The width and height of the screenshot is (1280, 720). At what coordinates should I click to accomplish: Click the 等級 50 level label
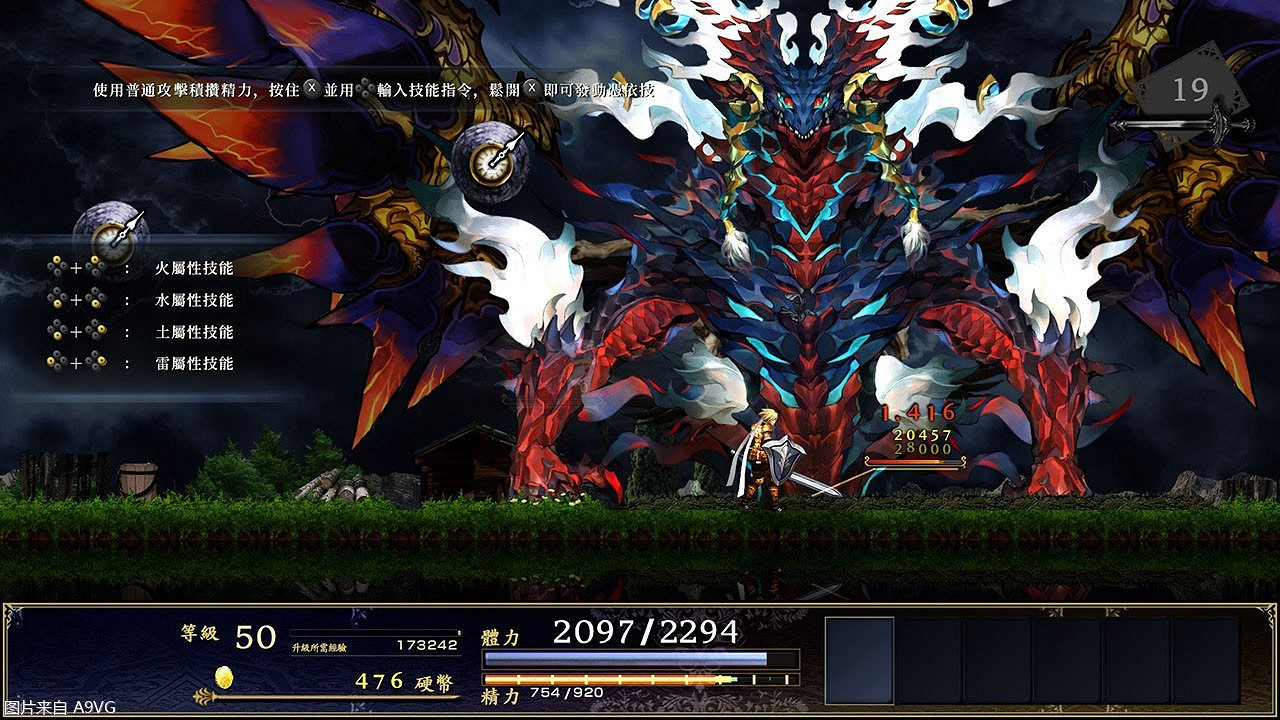point(224,636)
